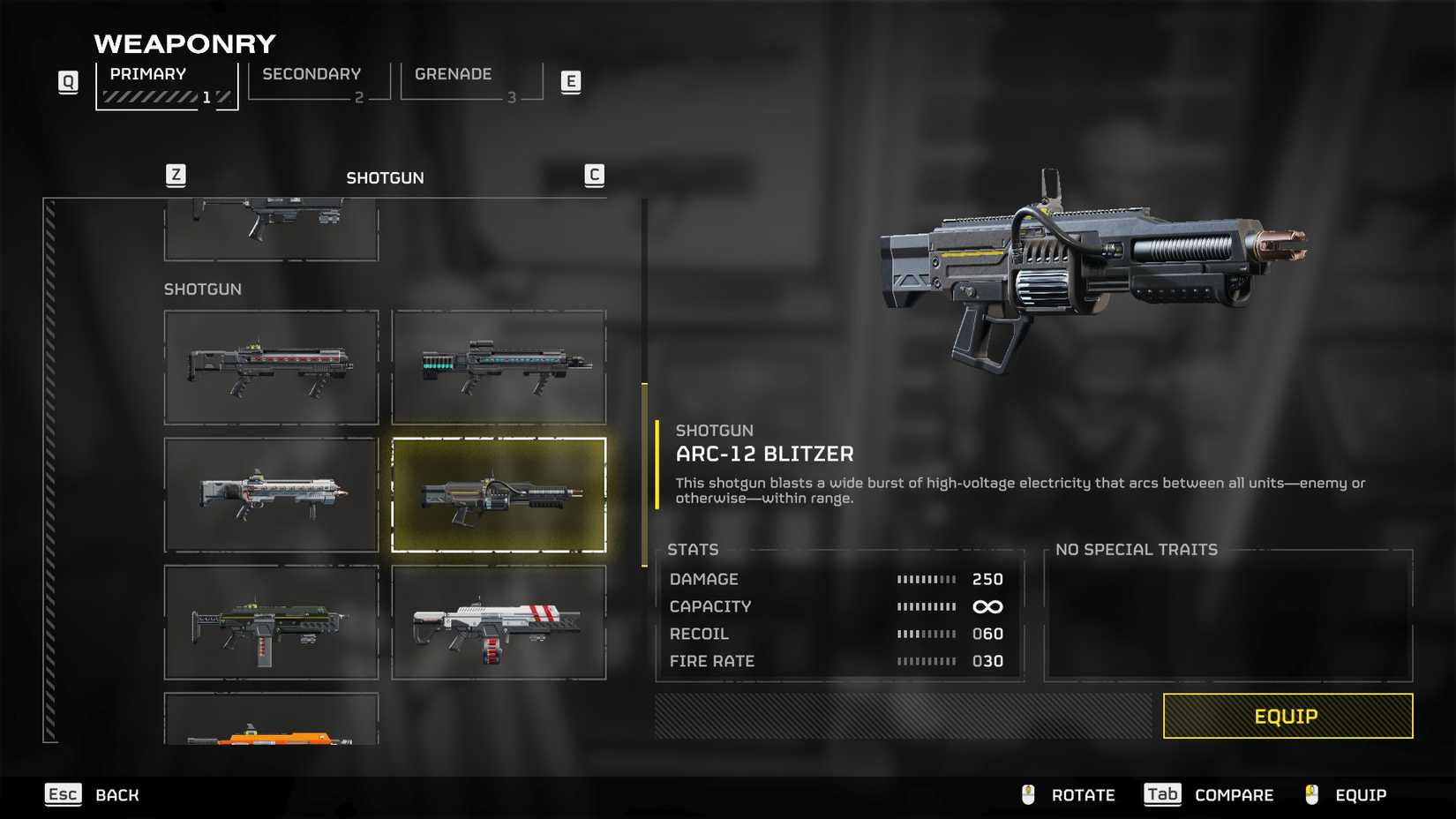Select the green shotgun with box magazine
1456x819 pixels.
coord(271,623)
